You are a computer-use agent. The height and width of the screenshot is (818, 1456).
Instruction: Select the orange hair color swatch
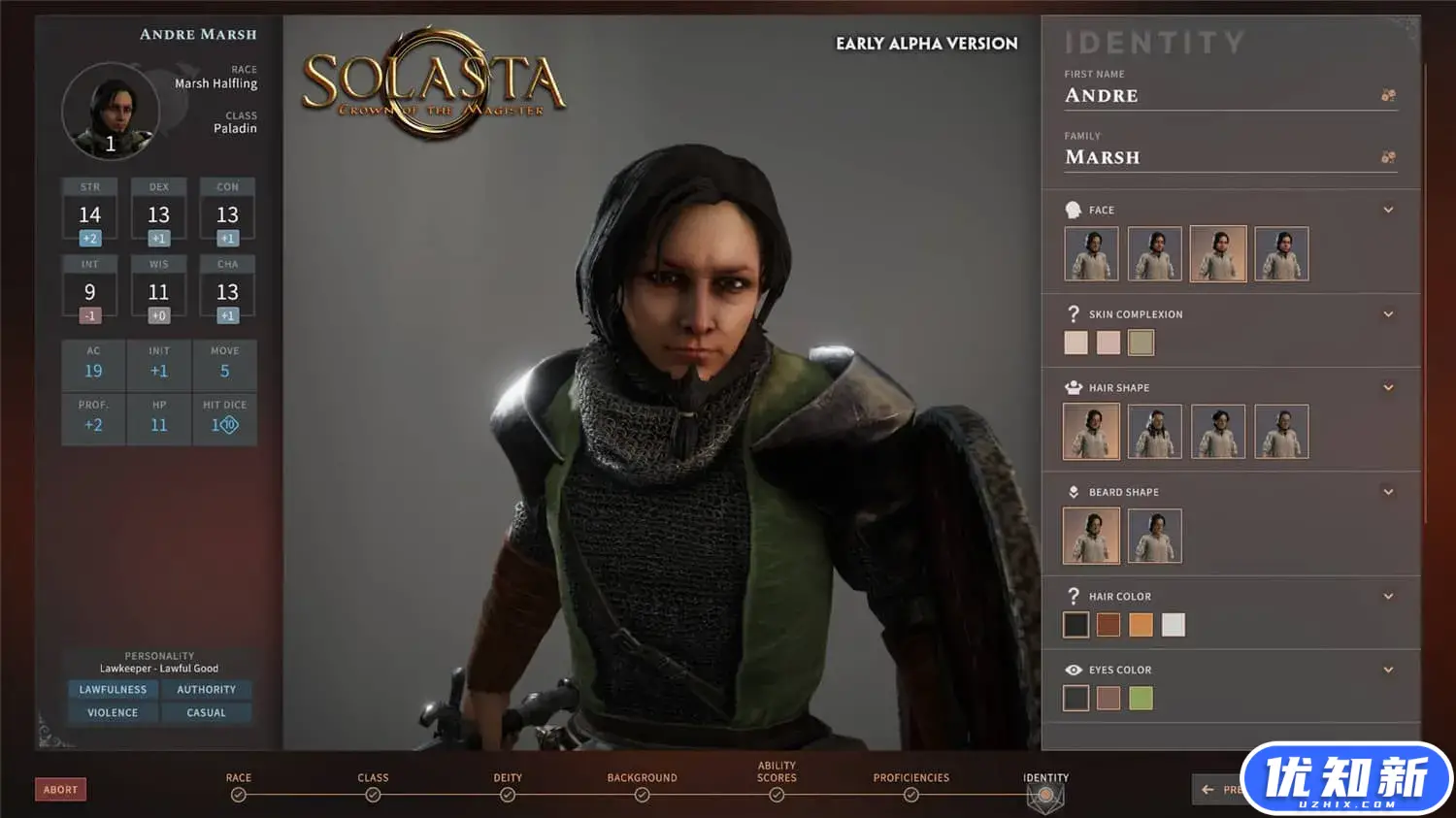(1141, 625)
